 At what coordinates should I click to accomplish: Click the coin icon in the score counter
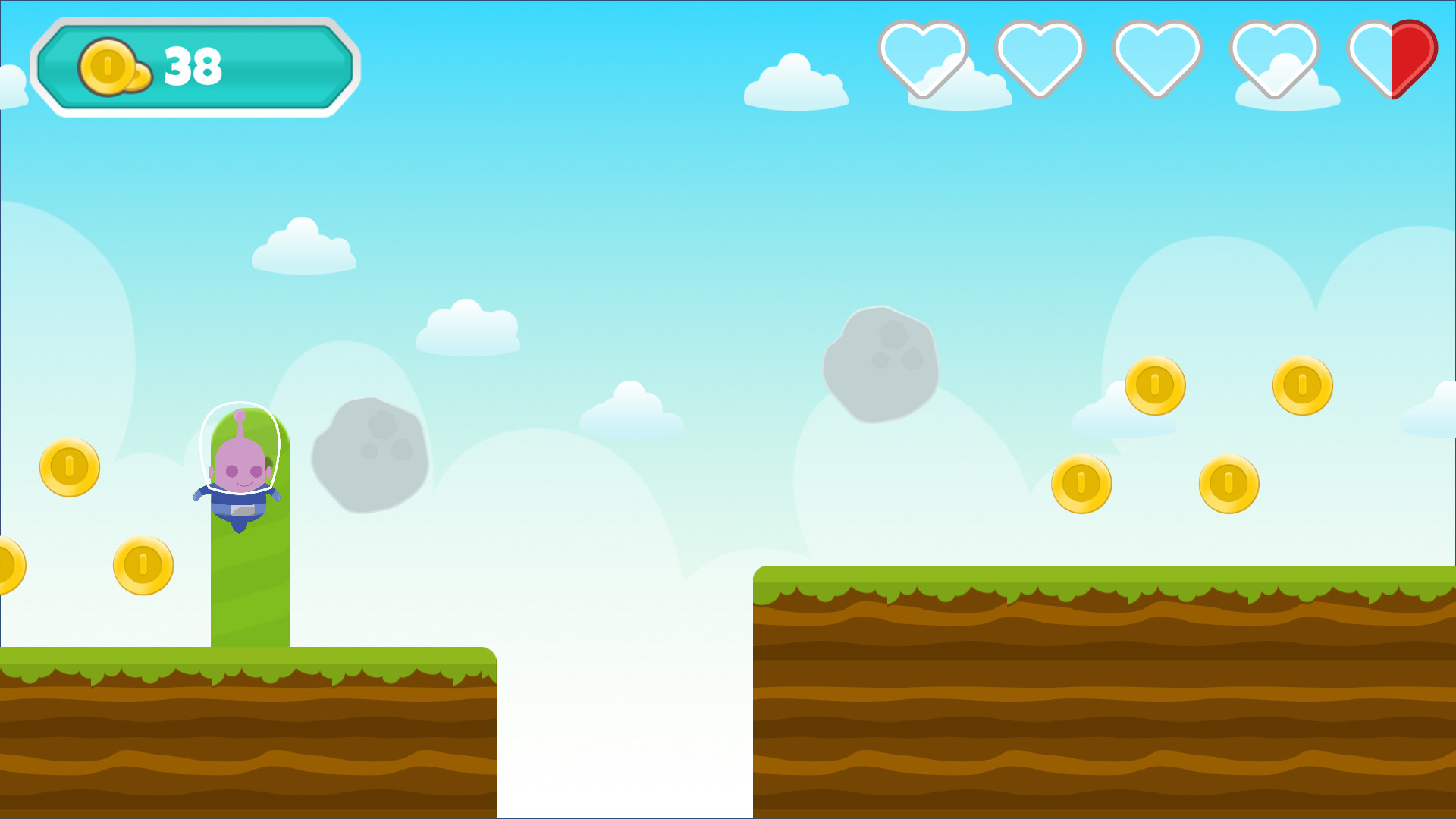pyautogui.click(x=108, y=66)
